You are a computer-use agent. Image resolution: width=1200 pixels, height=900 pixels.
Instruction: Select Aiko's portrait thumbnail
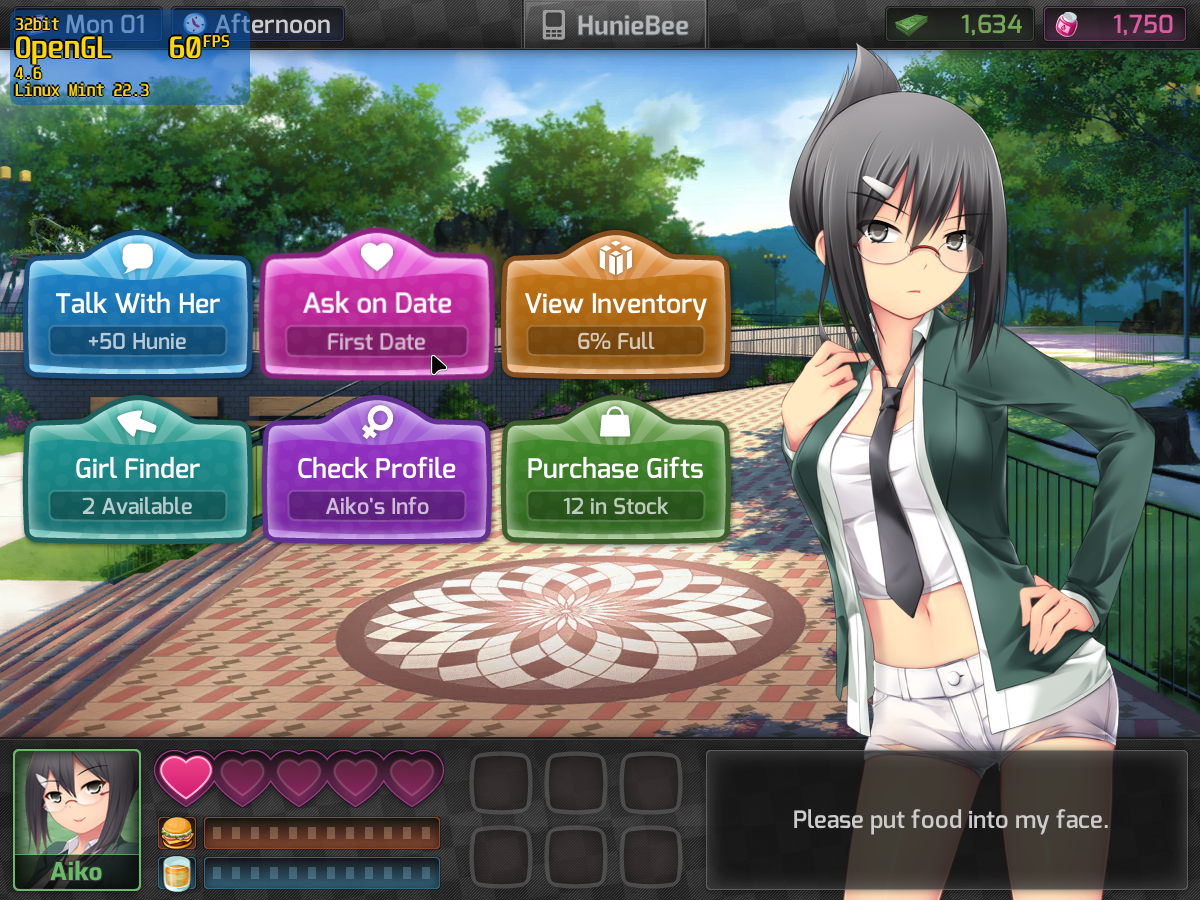[77, 819]
